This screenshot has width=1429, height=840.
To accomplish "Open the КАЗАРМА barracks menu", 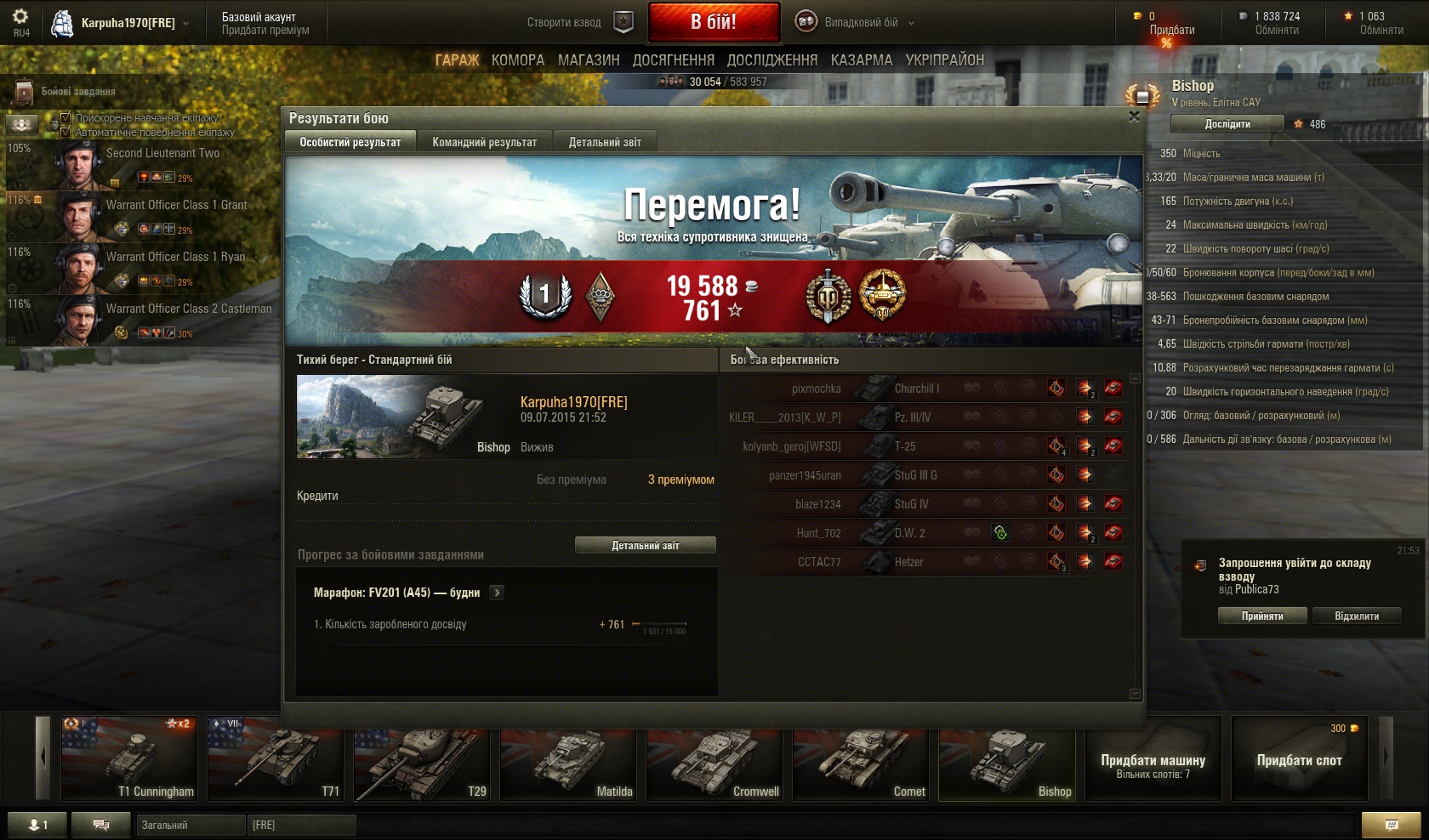I will 861,60.
